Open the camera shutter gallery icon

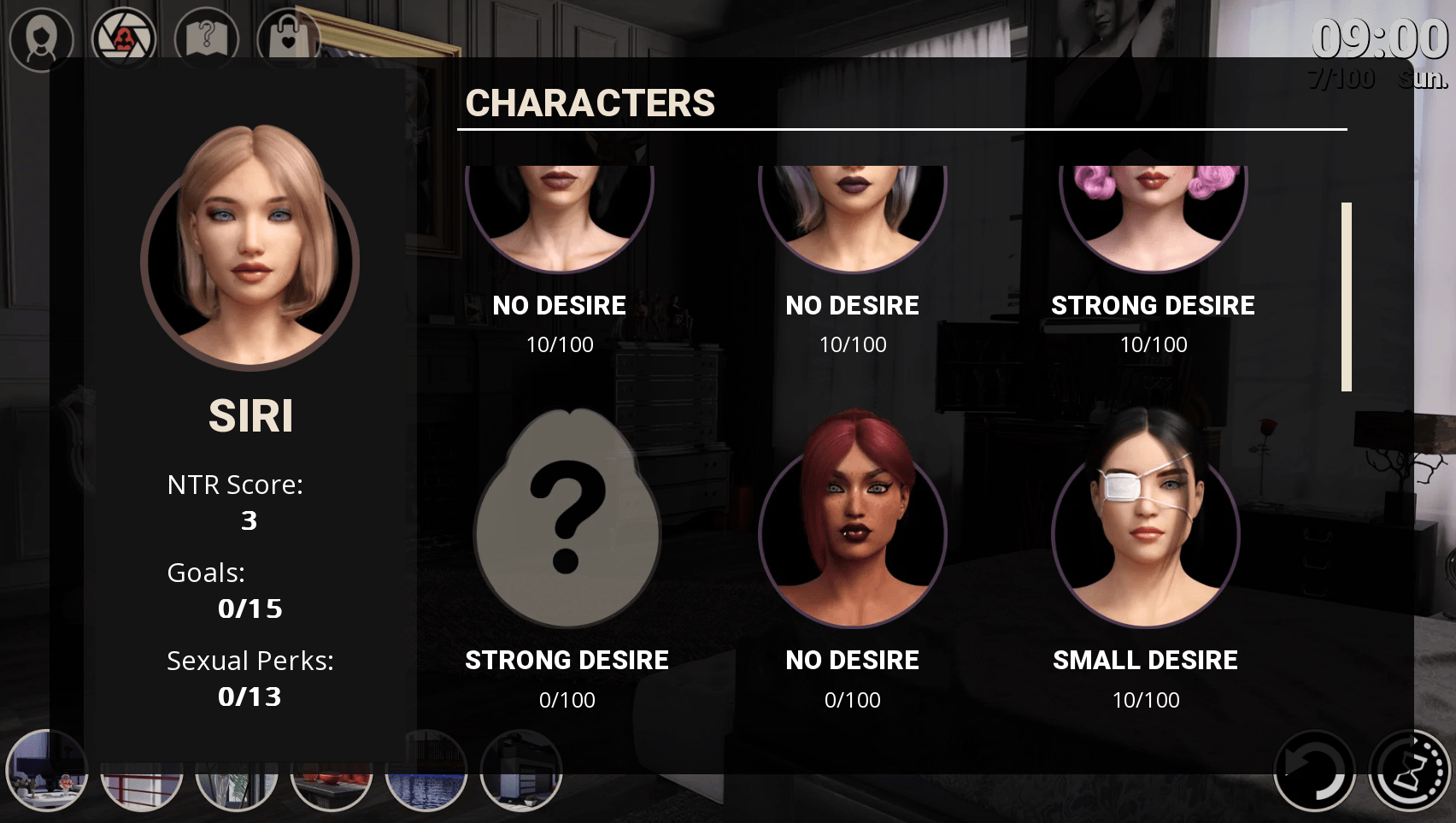pyautogui.click(x=124, y=38)
